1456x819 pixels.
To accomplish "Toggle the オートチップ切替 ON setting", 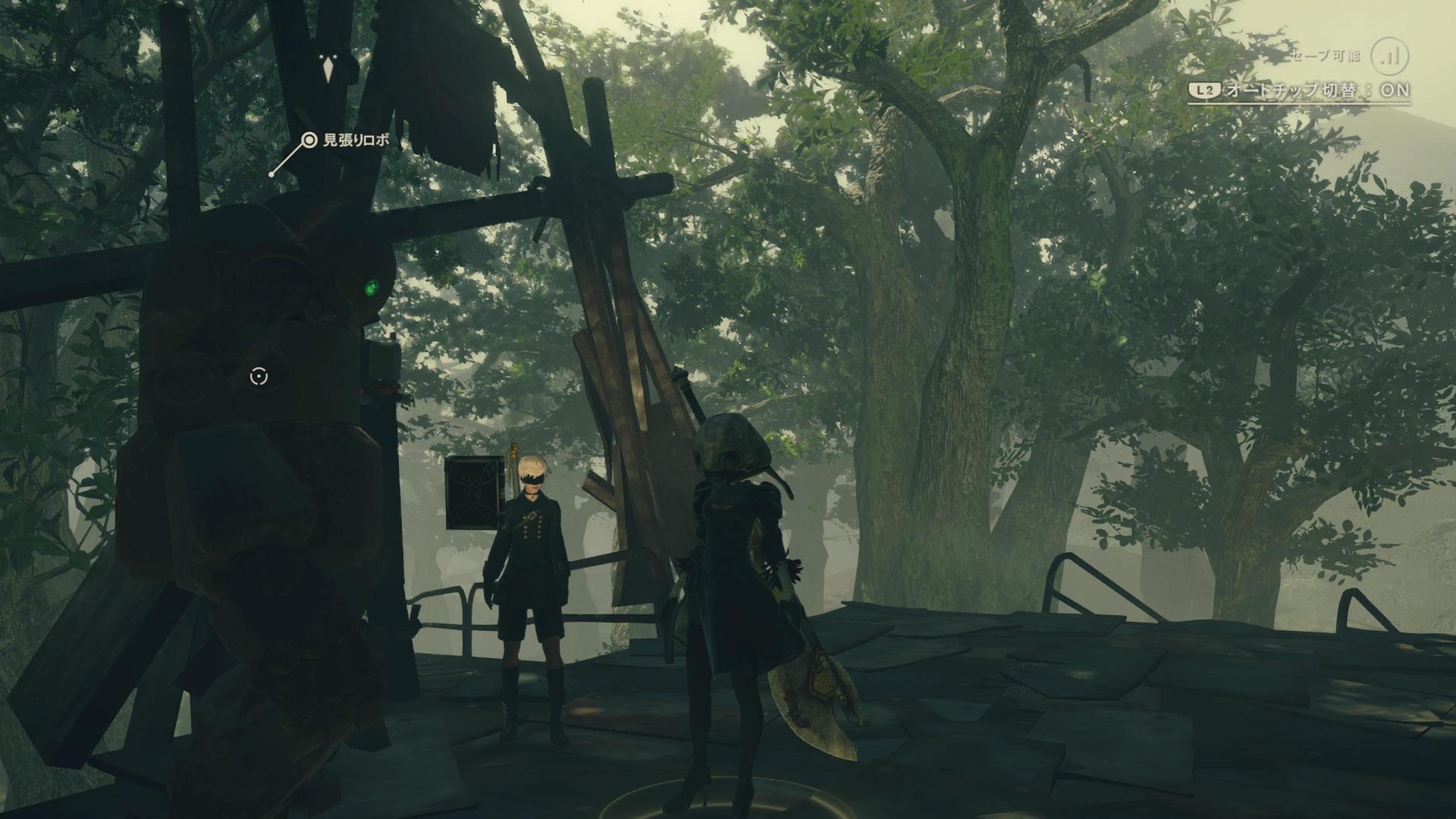I will [1299, 90].
